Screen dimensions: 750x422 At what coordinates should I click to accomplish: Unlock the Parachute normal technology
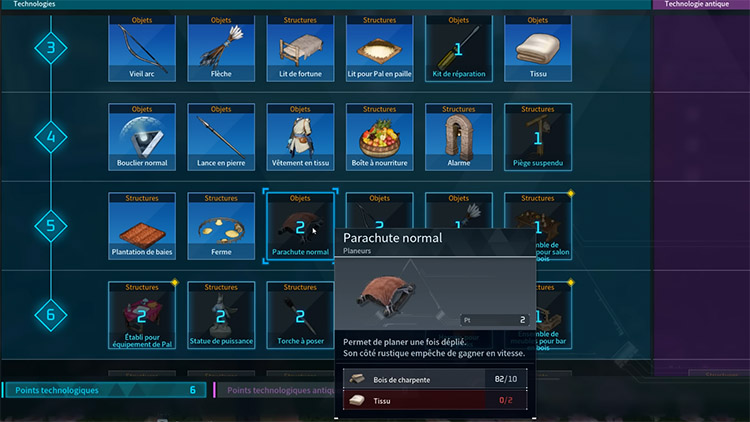pos(300,226)
